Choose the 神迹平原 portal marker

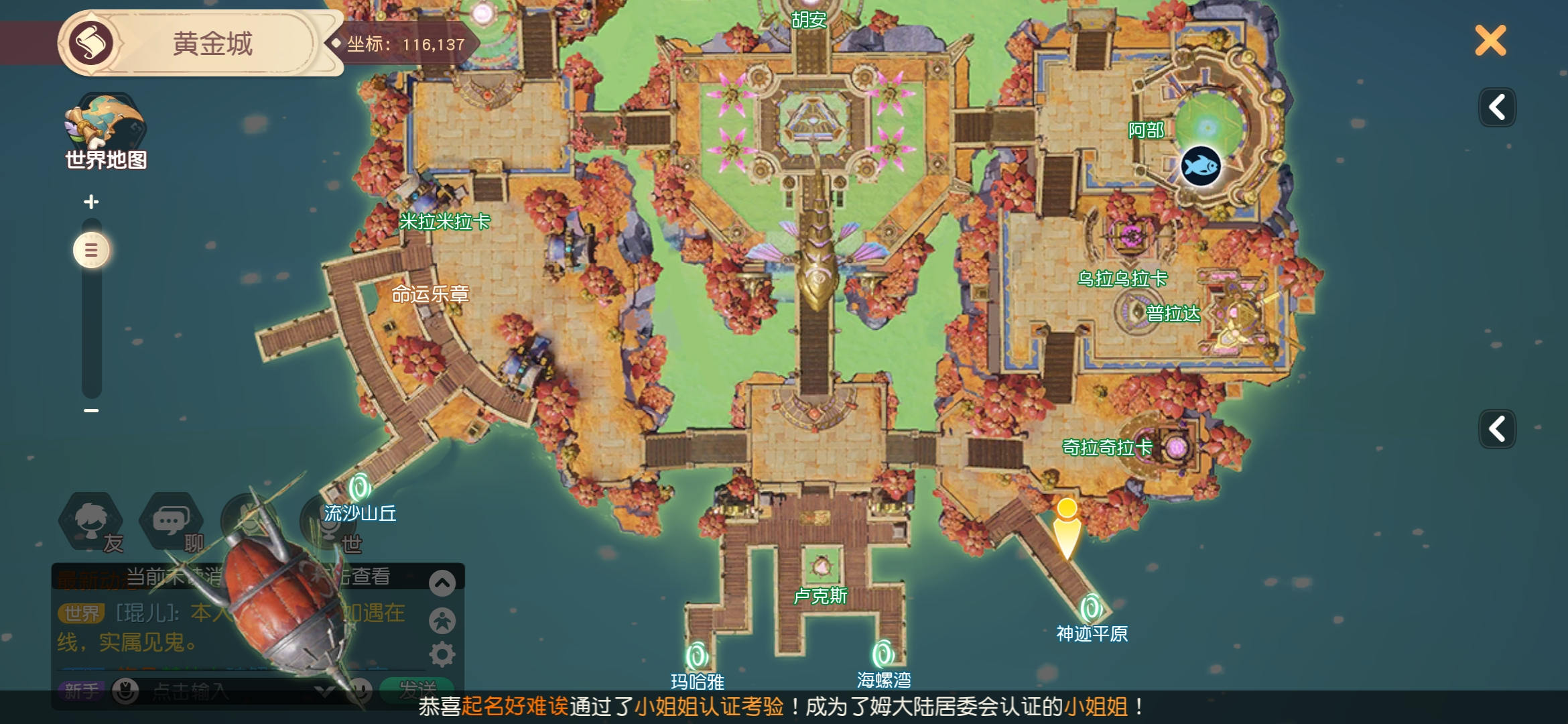(1091, 609)
